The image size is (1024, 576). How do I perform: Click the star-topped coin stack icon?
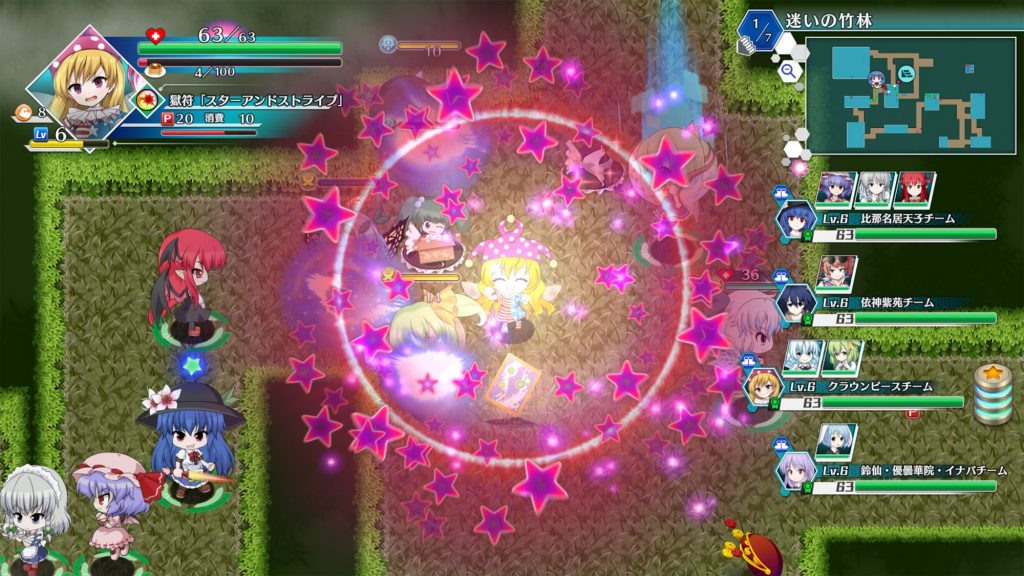[992, 395]
